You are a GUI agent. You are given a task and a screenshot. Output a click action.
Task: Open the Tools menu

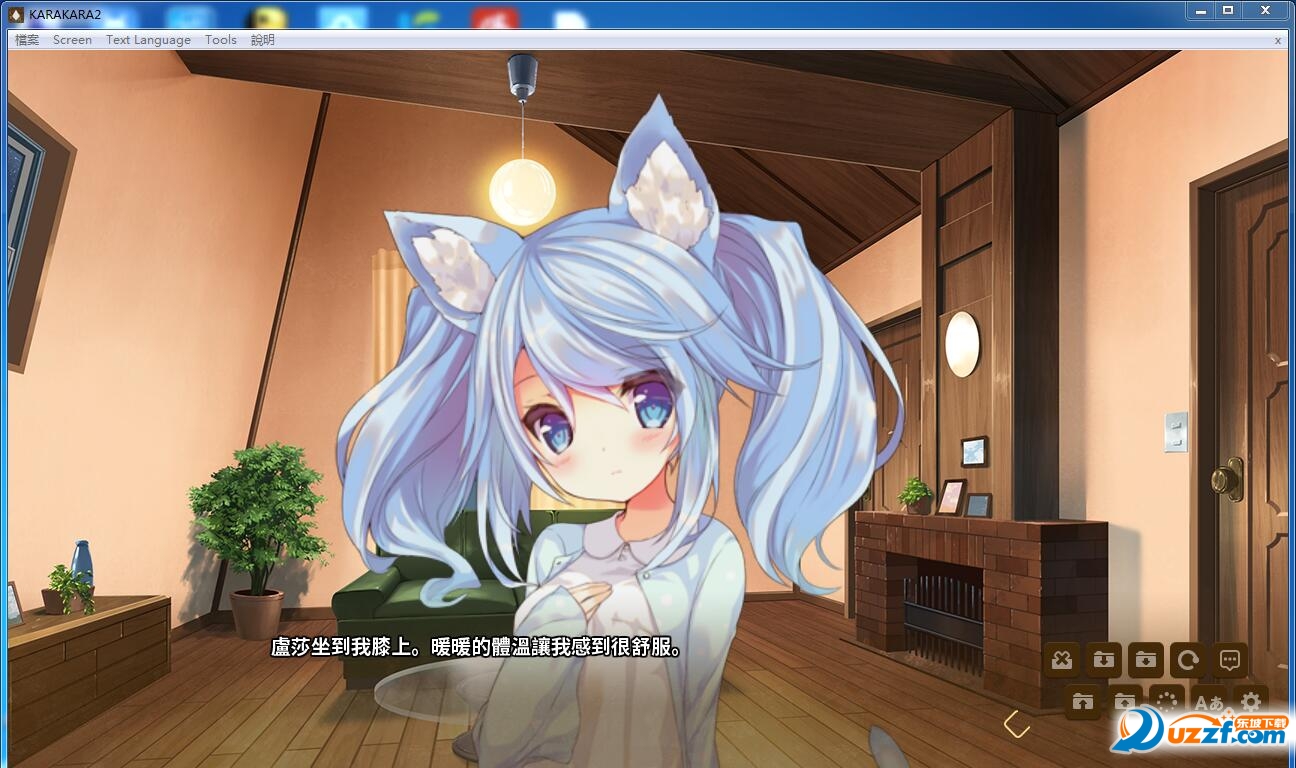click(x=220, y=40)
